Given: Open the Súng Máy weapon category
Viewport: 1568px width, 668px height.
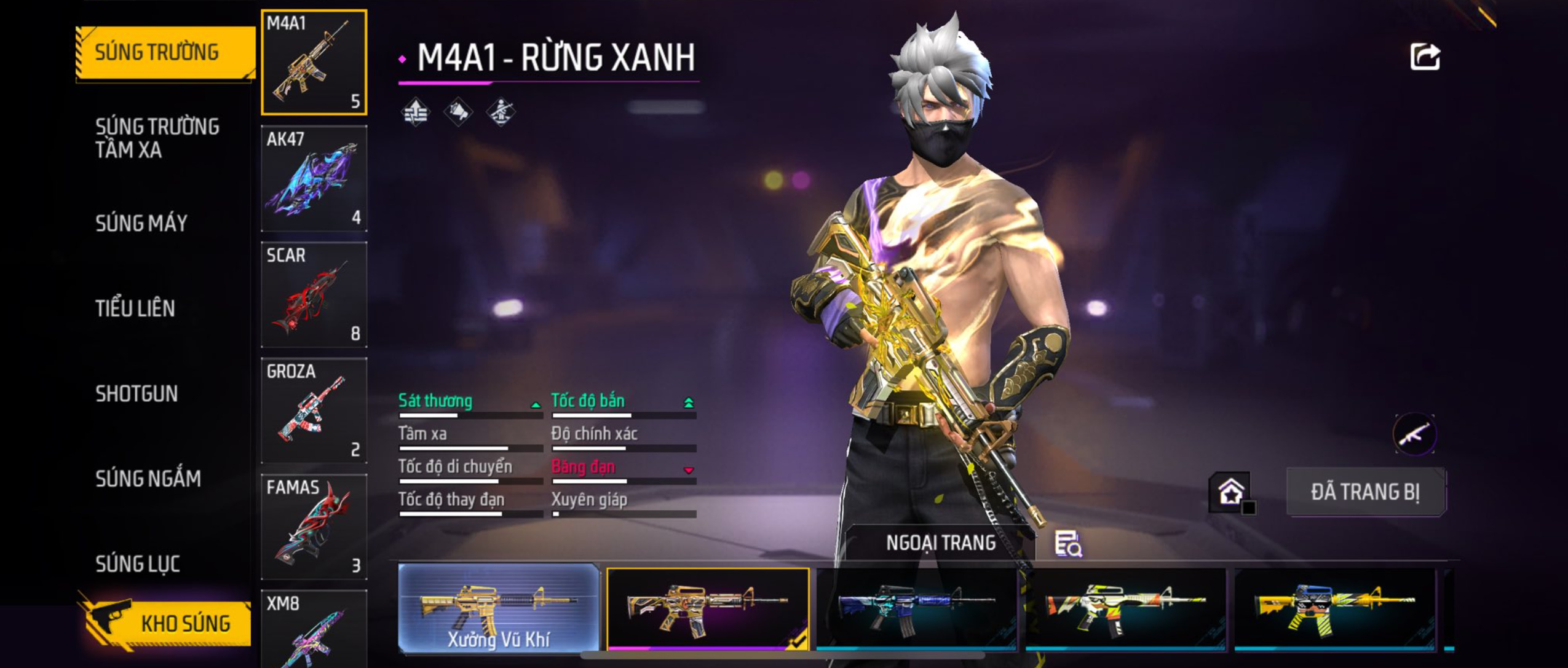Looking at the screenshot, I should click(x=141, y=223).
